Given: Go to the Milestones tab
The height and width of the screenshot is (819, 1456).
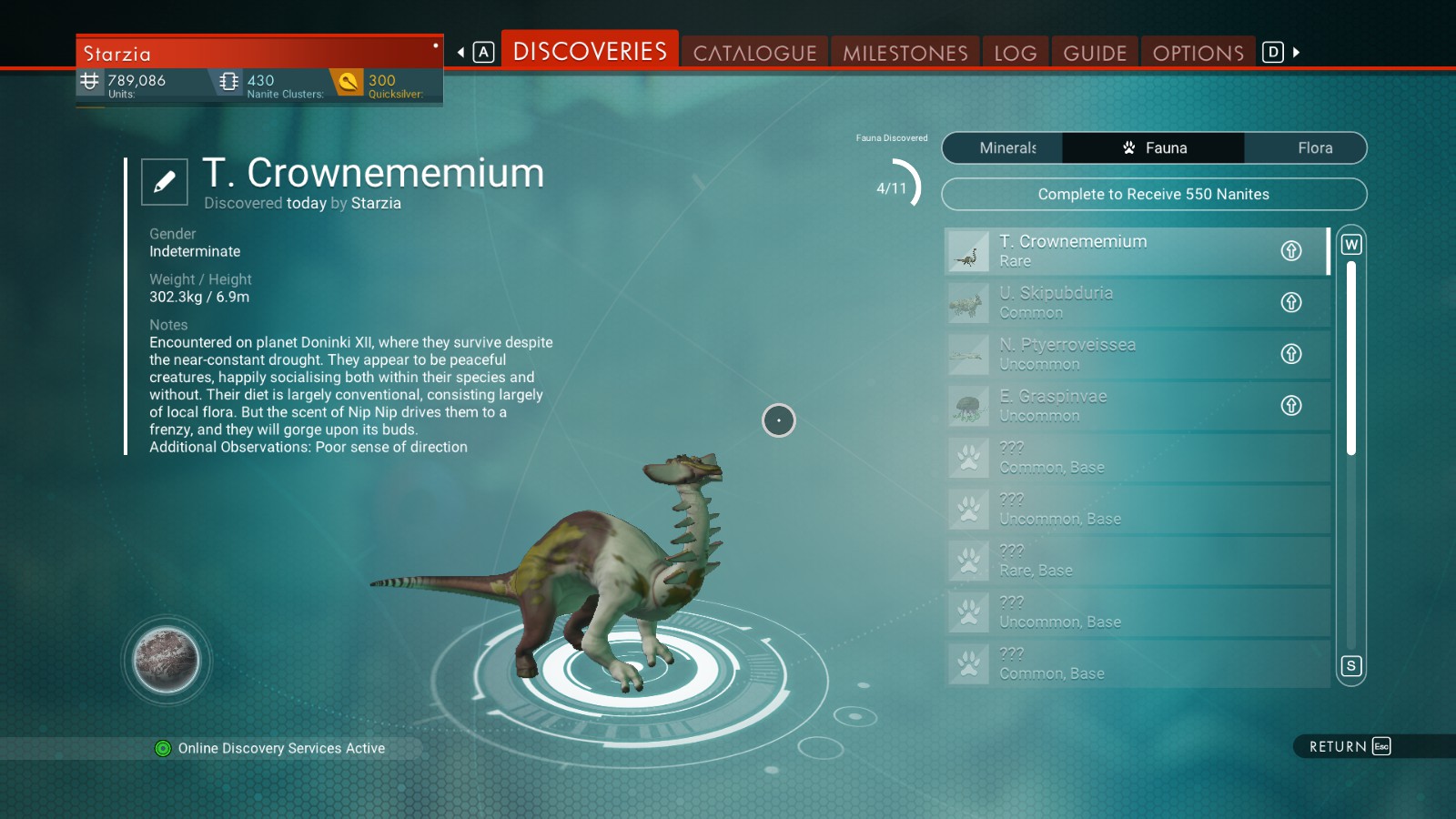Looking at the screenshot, I should click(x=905, y=53).
